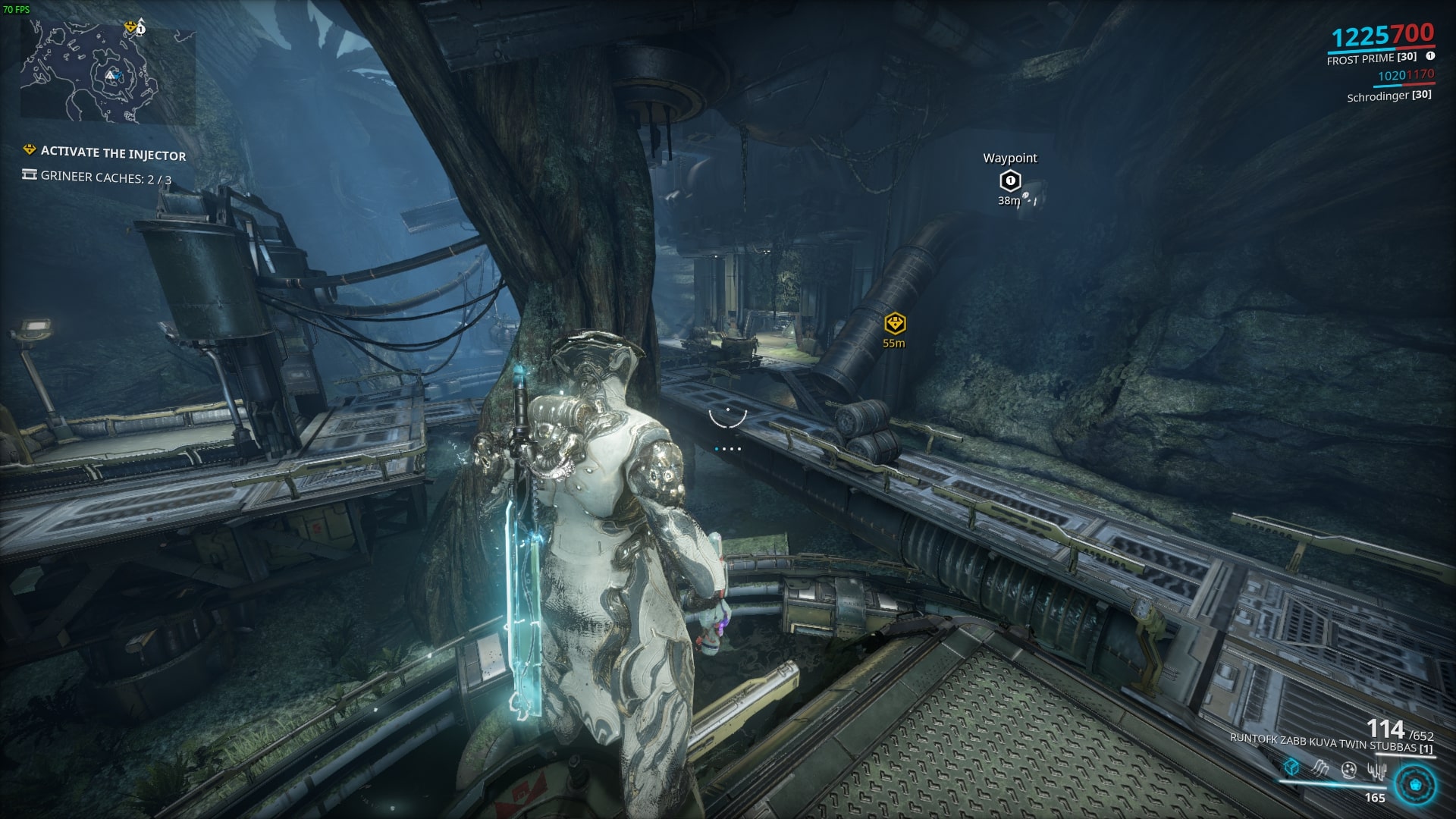
Task: Use the Ice Wave ability icon
Action: click(1319, 769)
